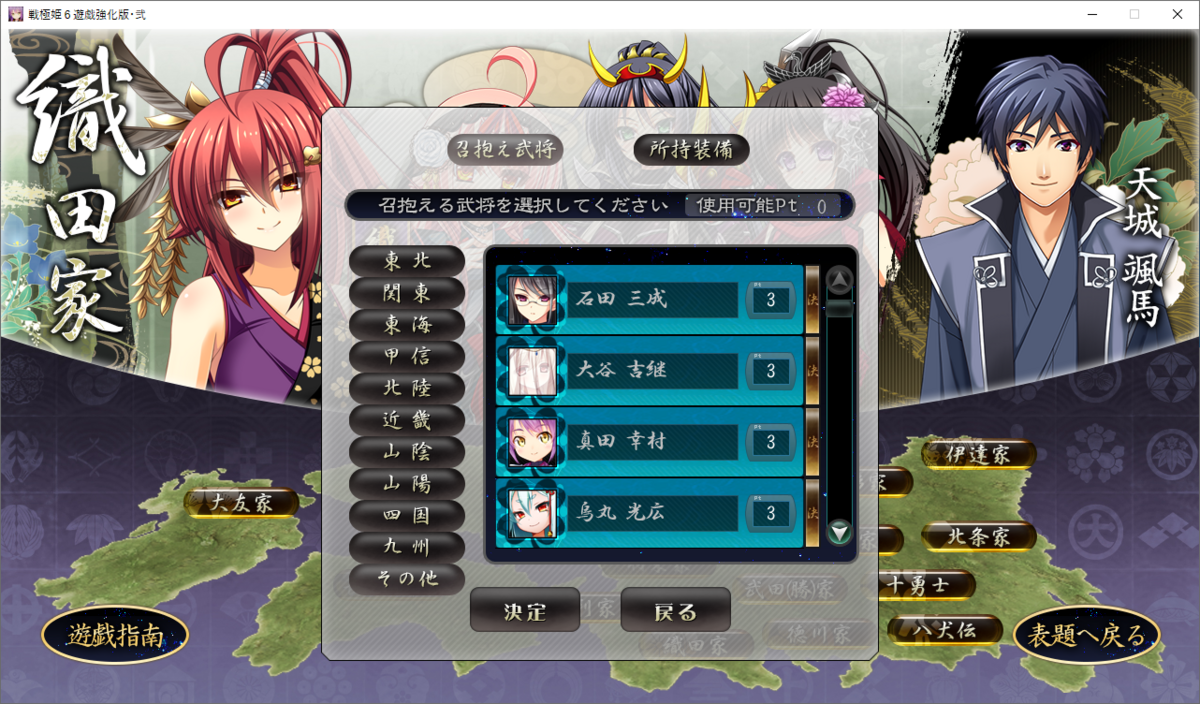Filter by the 近畿 region

coord(407,420)
